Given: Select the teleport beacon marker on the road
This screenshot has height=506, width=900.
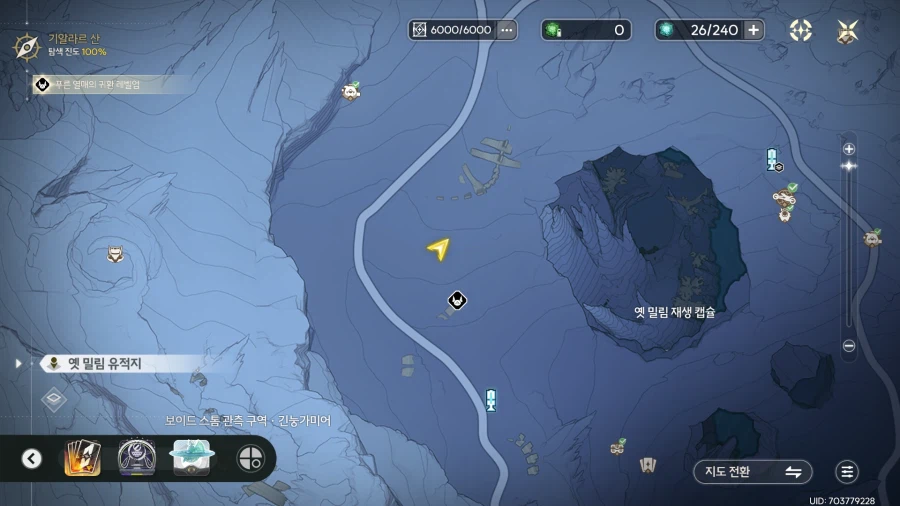Looking at the screenshot, I should click(491, 400).
